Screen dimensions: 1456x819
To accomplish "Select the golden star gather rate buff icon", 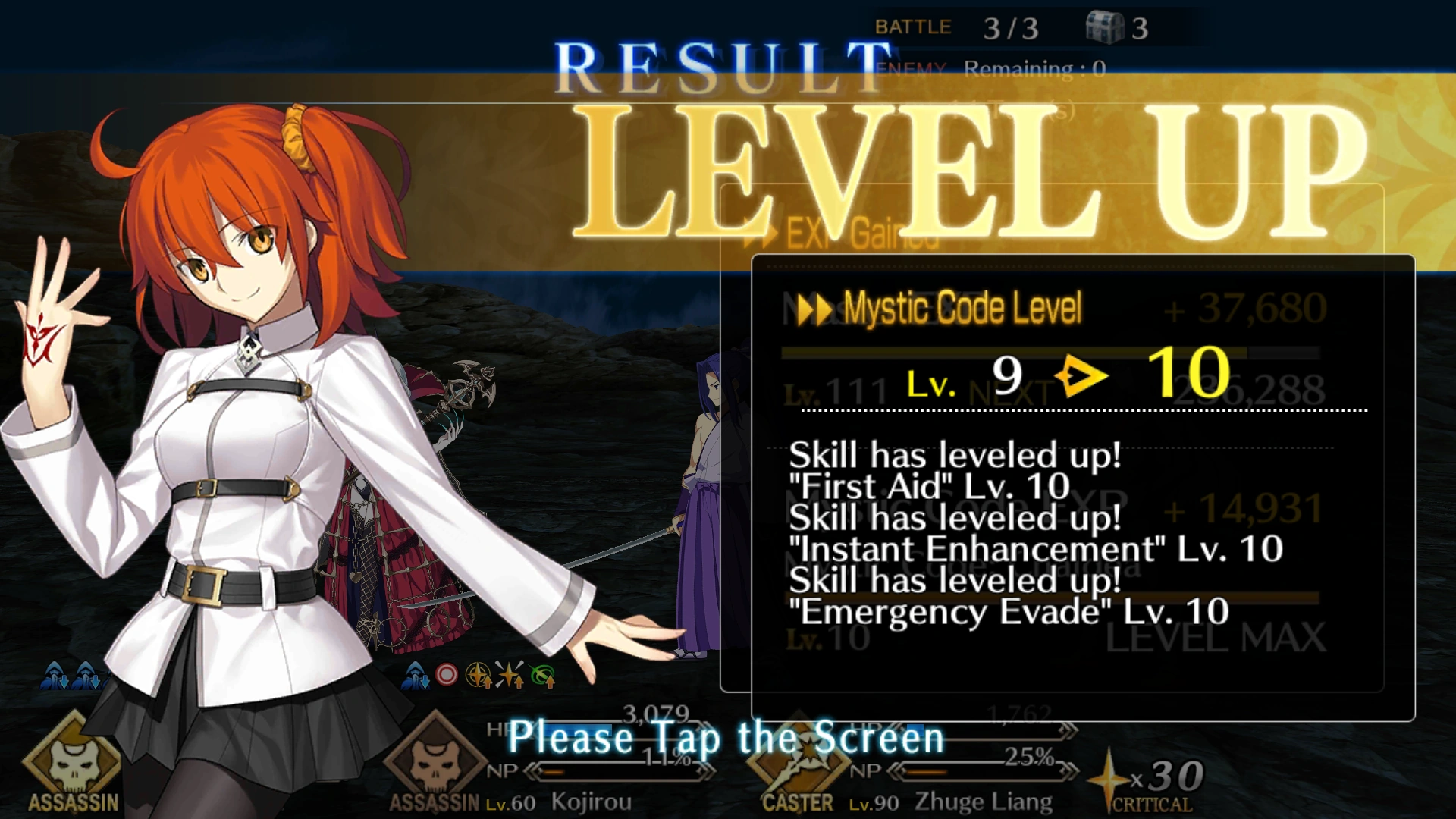I will (478, 674).
